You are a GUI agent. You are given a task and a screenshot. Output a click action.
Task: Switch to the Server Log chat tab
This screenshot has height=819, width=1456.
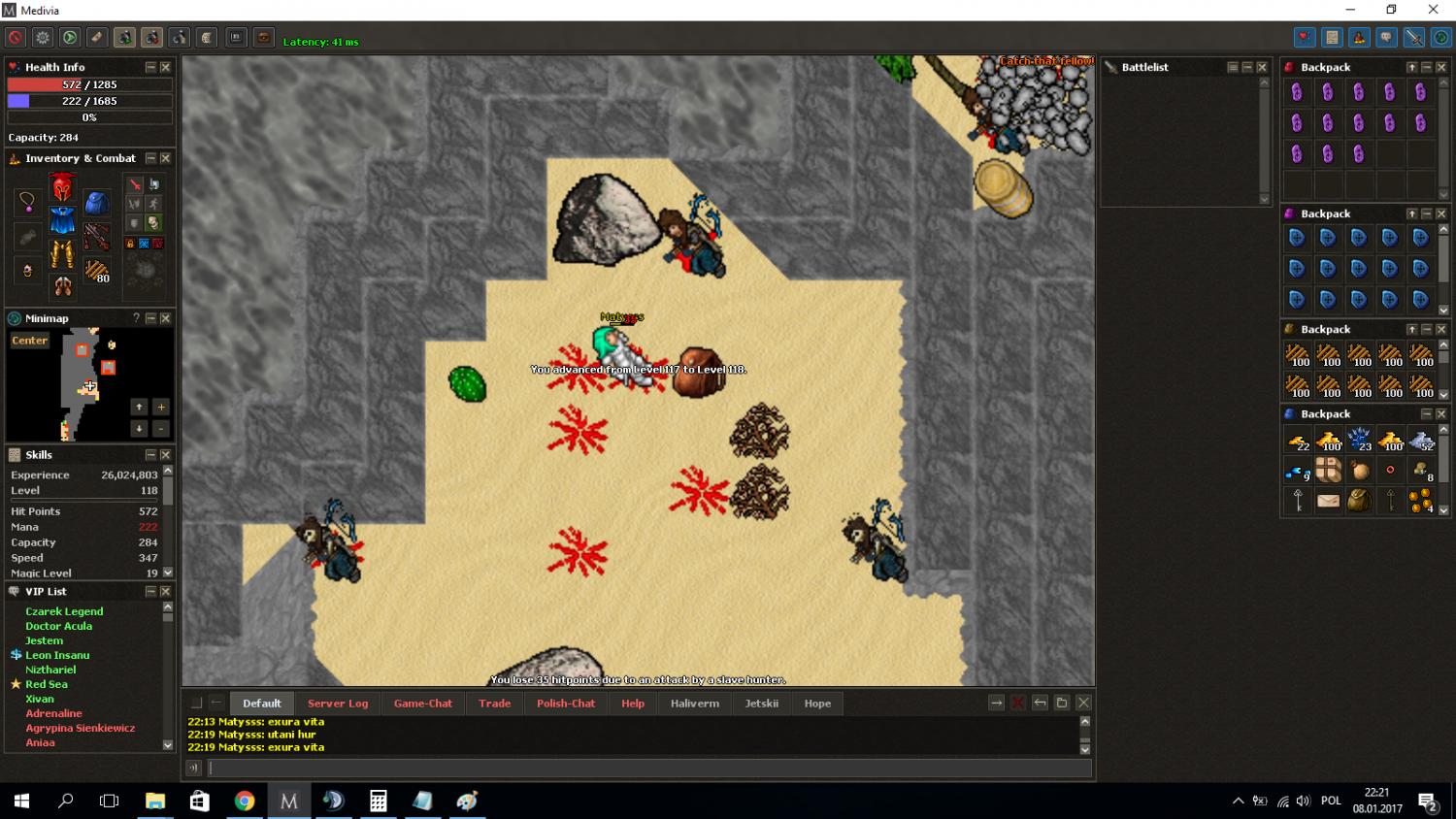pyautogui.click(x=338, y=704)
